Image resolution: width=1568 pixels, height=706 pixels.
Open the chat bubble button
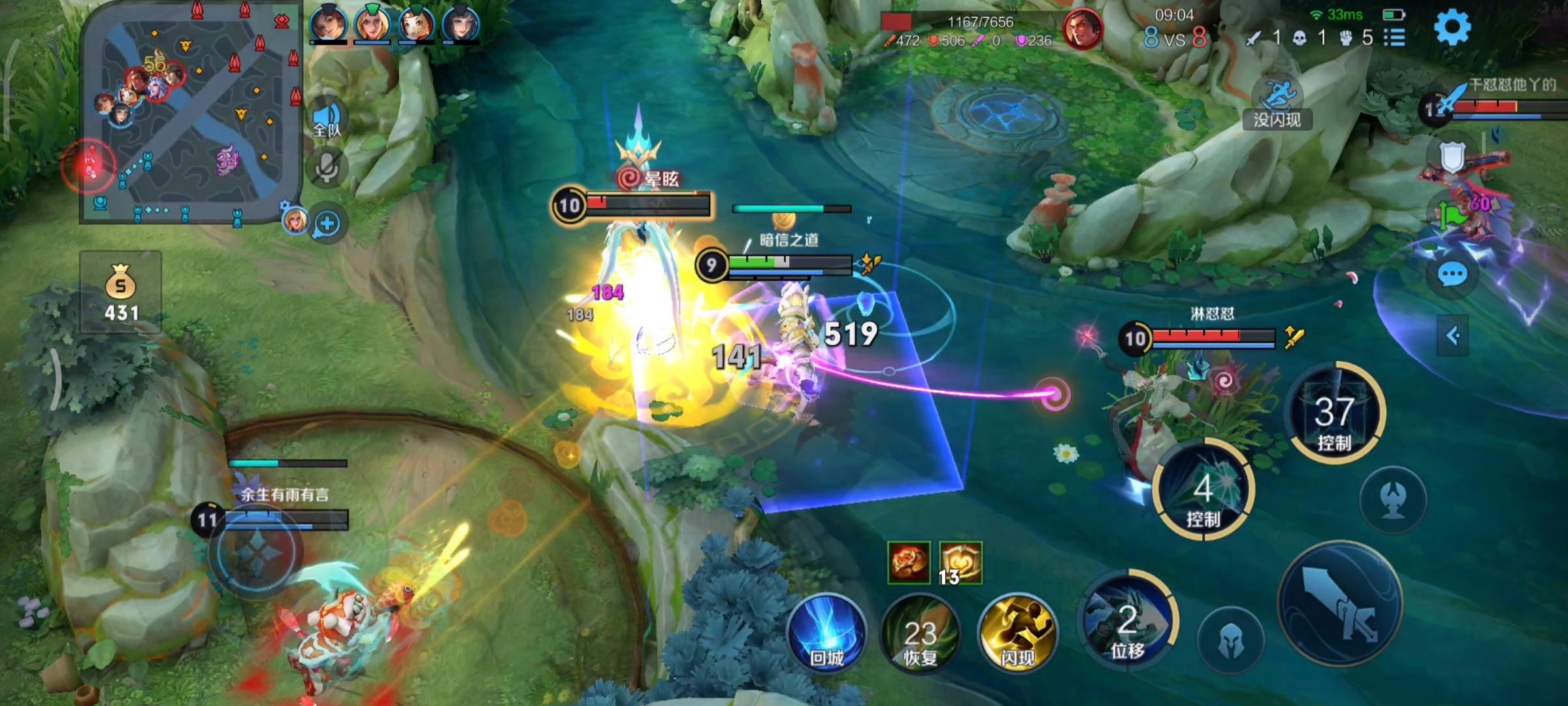[x=1452, y=275]
